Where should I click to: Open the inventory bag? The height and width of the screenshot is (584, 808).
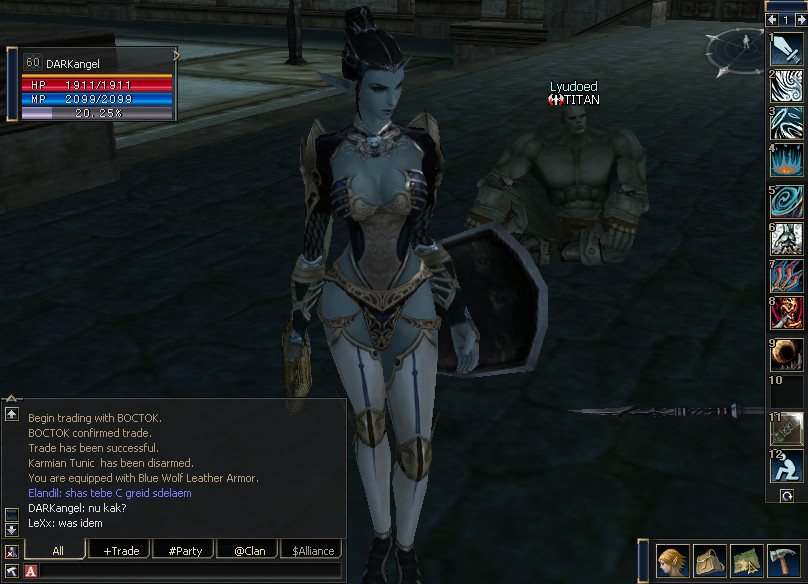point(709,562)
